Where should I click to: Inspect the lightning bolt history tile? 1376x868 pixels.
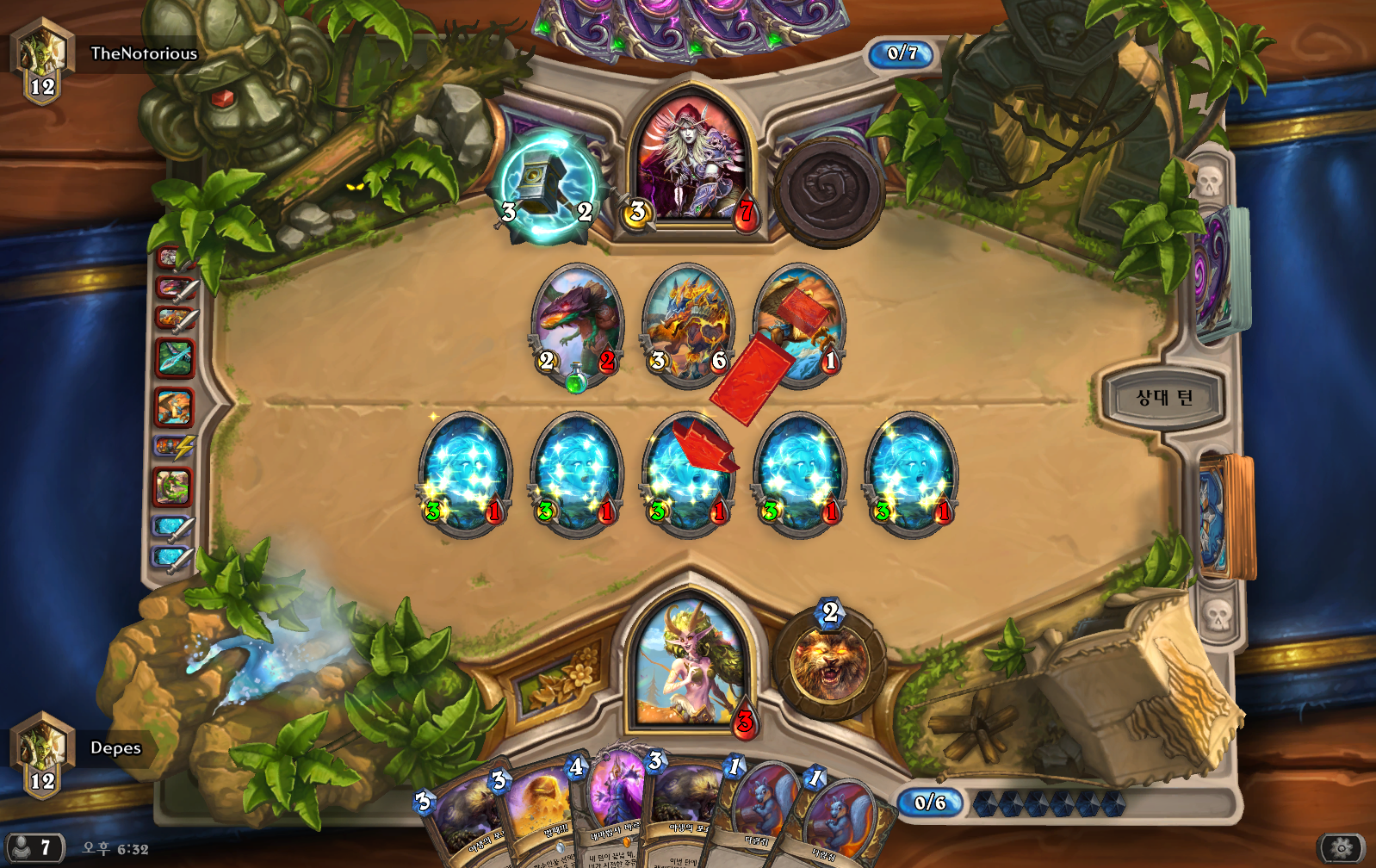(174, 447)
